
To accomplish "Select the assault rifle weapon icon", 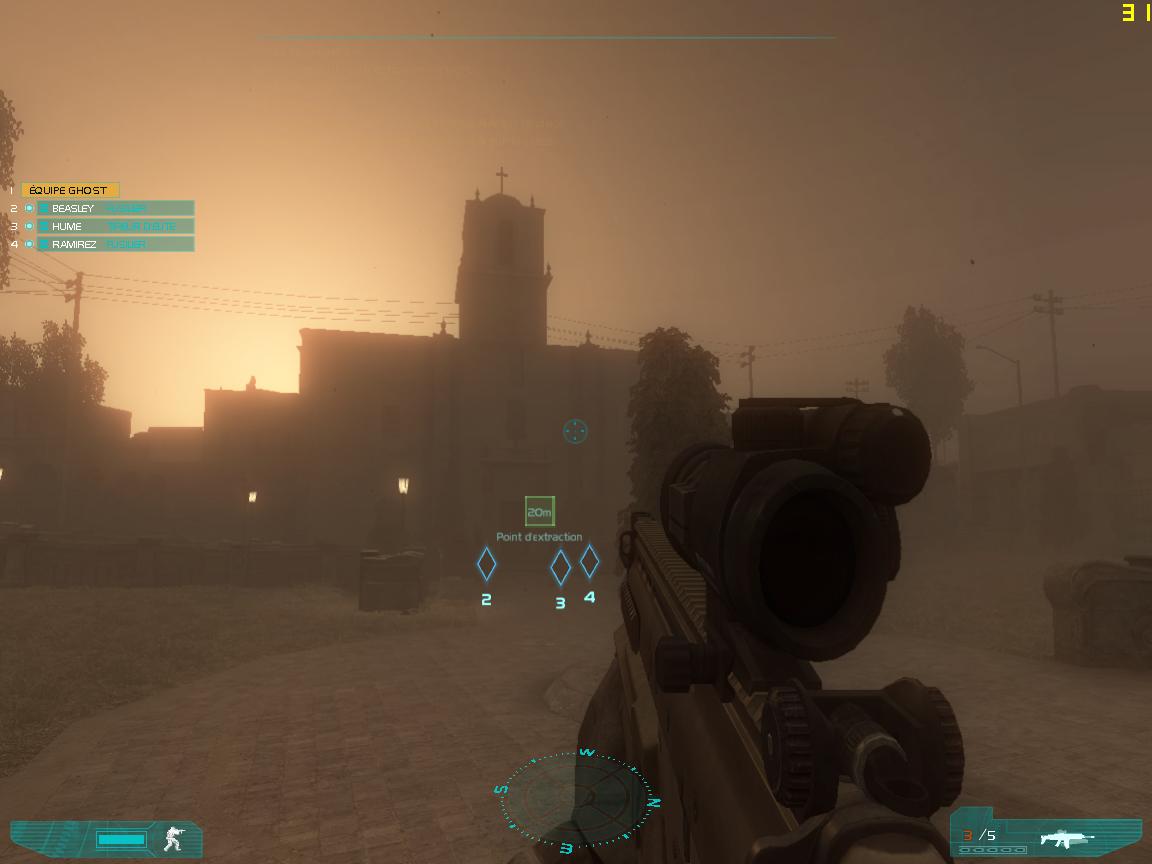I will [1066, 837].
